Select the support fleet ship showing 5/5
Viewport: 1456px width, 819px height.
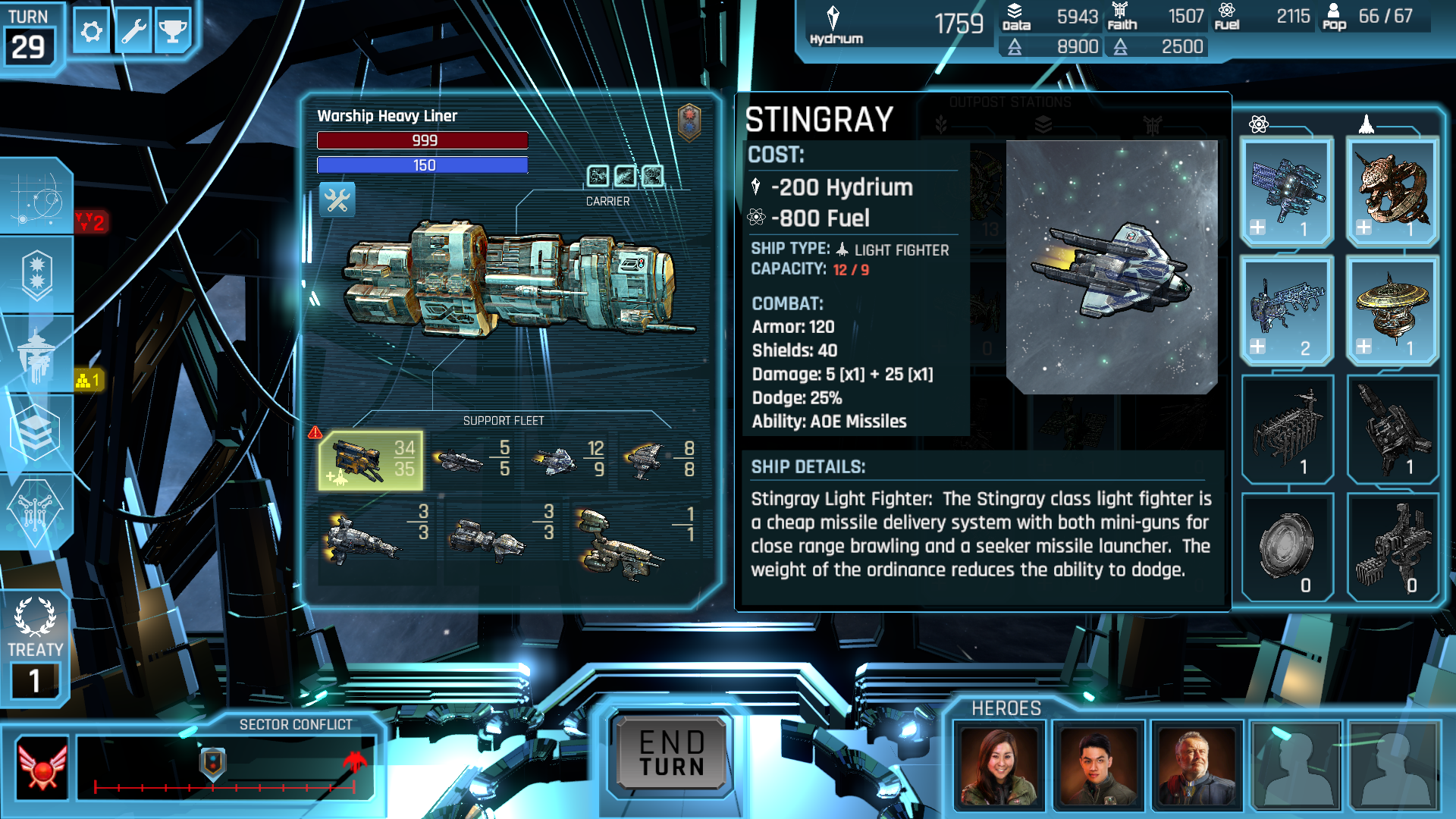[471, 459]
